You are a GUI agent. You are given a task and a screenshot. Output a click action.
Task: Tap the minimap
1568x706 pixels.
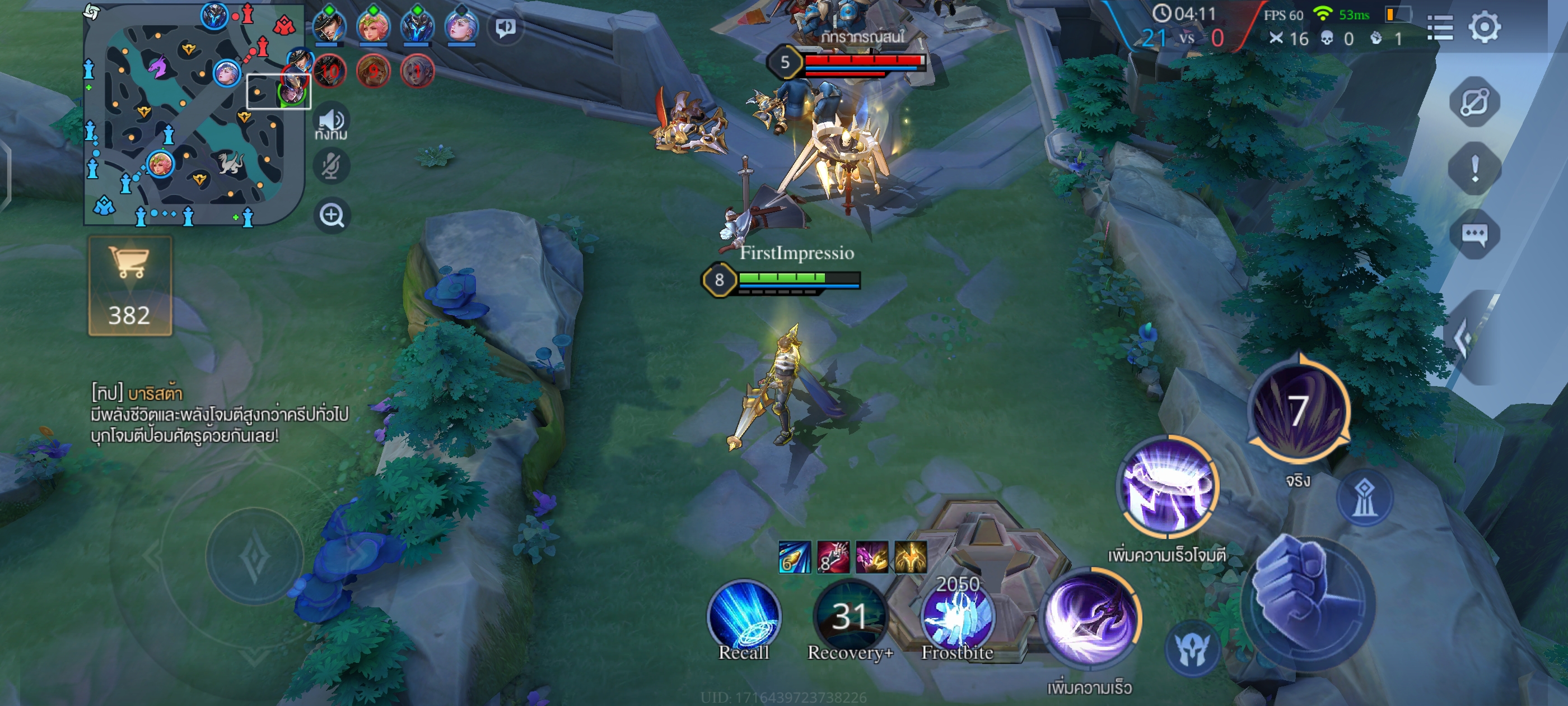(193, 115)
